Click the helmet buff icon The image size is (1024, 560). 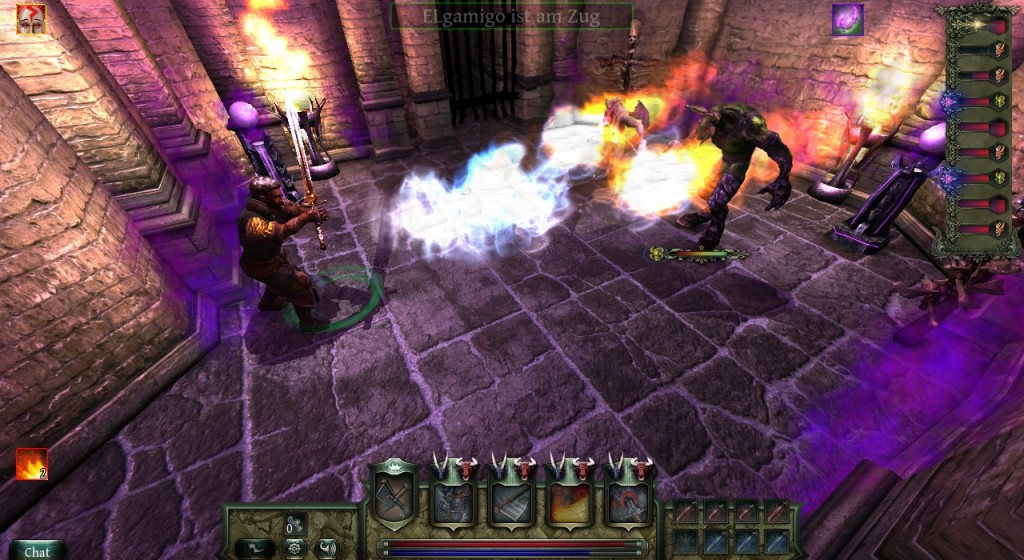31,19
